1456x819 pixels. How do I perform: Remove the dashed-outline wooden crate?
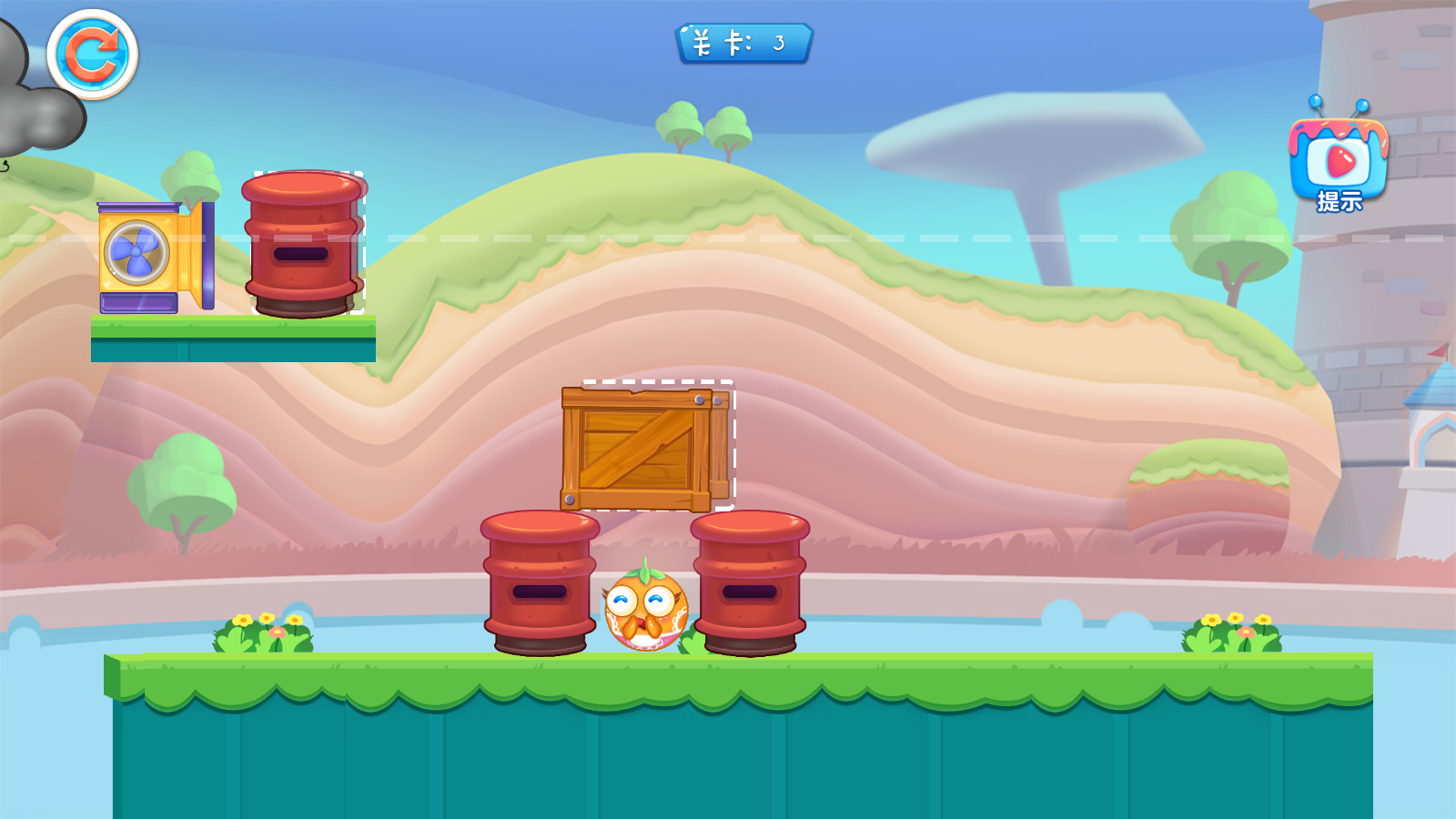click(x=645, y=447)
